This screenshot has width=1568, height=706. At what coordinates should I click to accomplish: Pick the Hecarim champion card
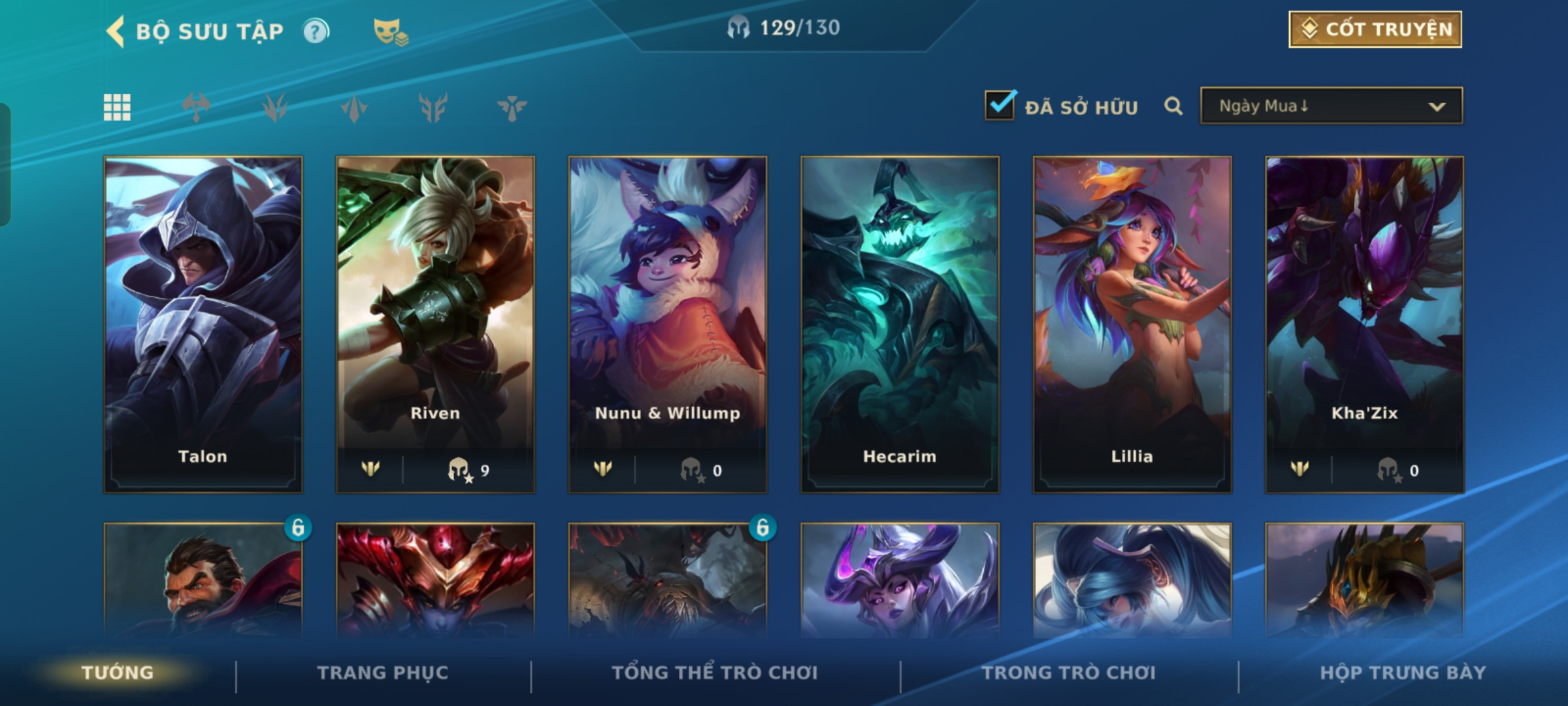click(900, 324)
